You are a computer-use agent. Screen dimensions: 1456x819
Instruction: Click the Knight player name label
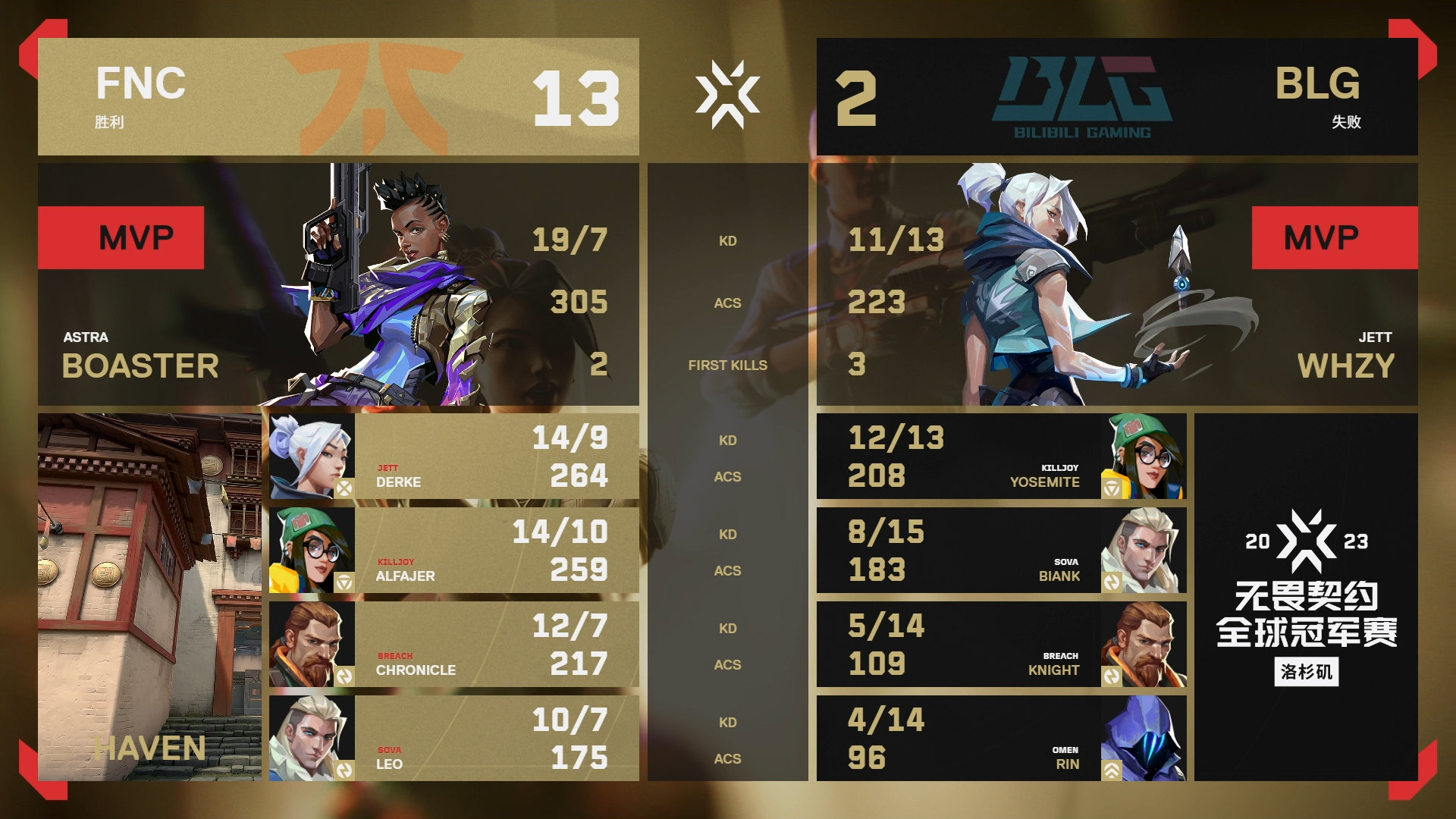(1055, 670)
